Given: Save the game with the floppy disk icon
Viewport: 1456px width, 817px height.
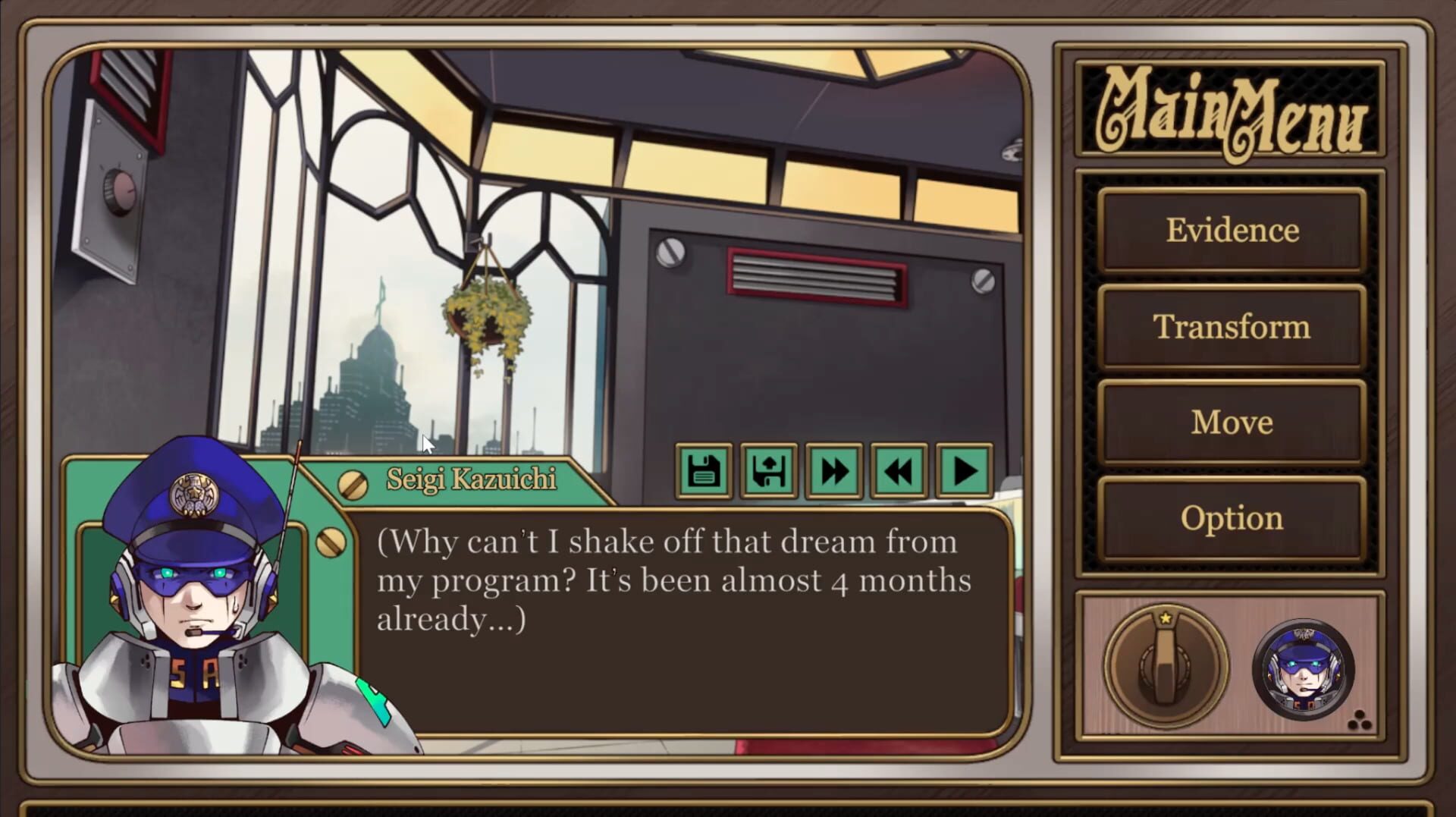Looking at the screenshot, I should click(x=704, y=470).
